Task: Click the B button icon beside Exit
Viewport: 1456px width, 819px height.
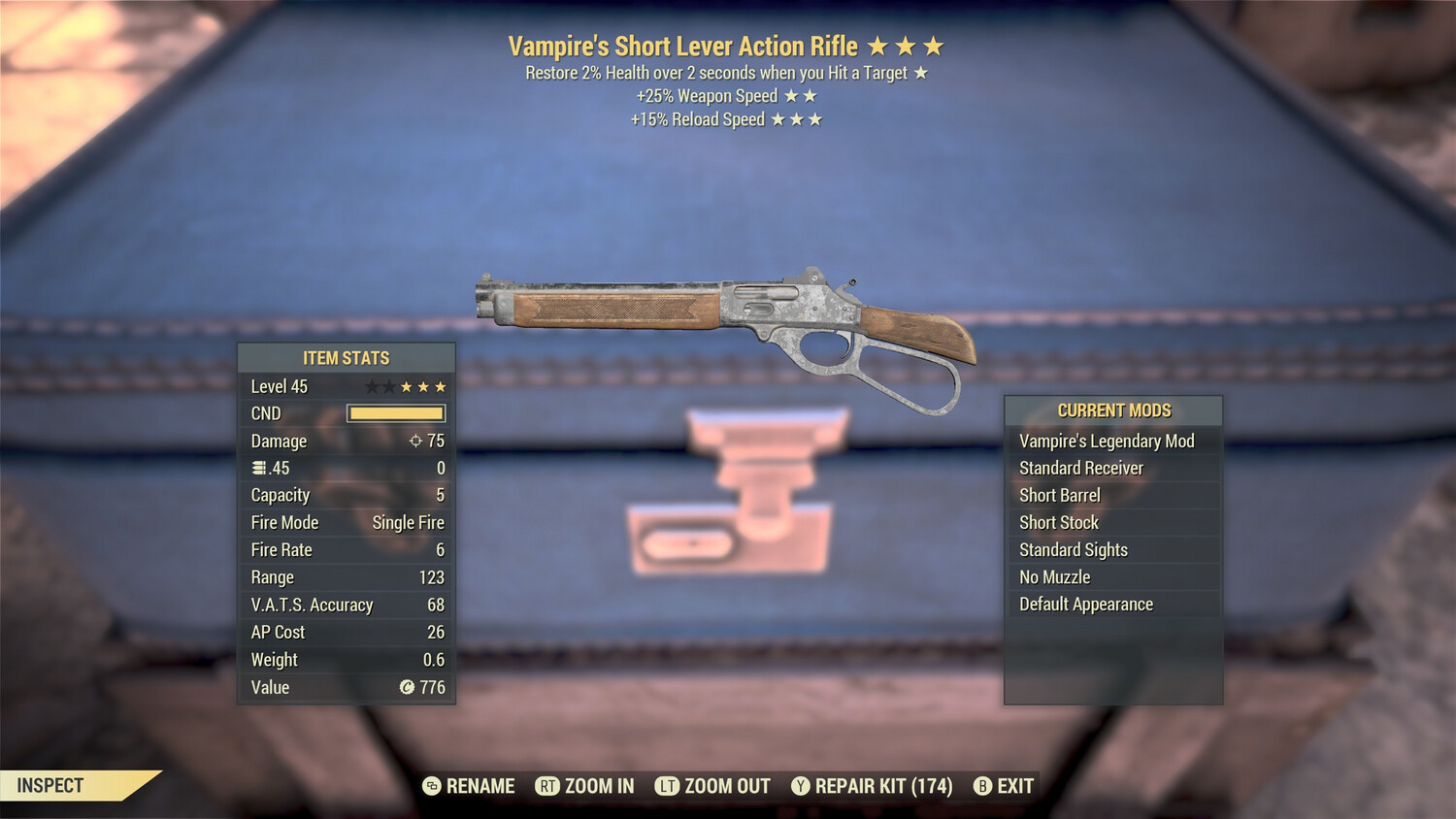Action: coord(981,786)
